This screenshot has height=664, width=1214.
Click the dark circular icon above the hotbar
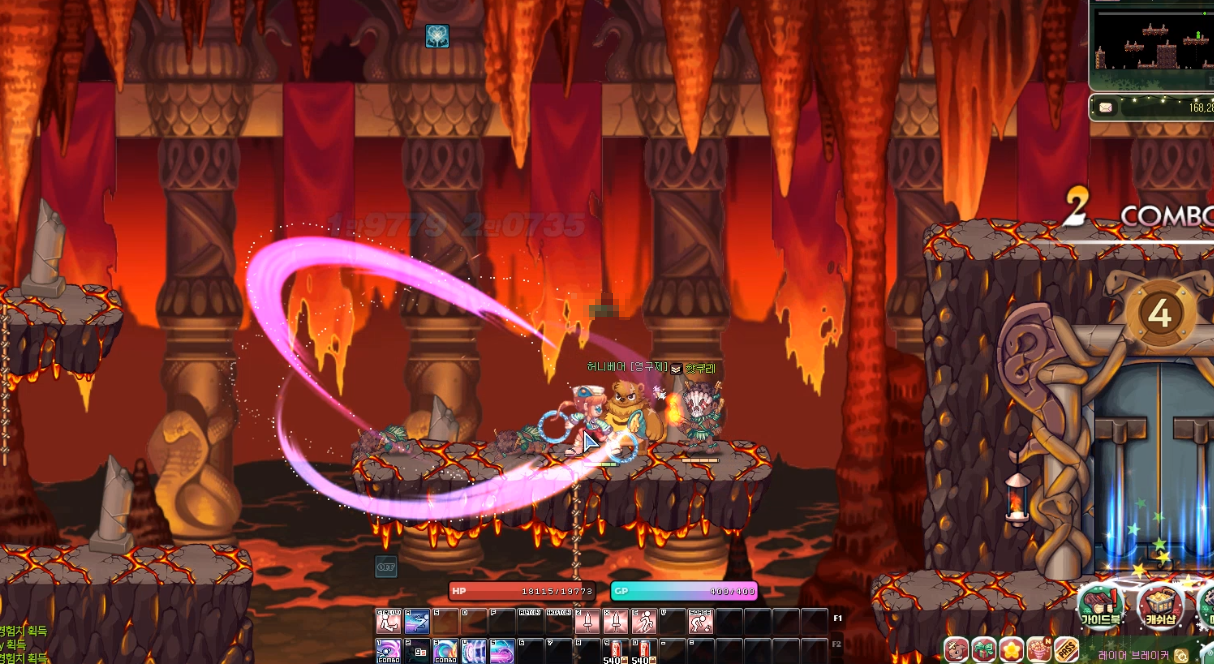386,566
